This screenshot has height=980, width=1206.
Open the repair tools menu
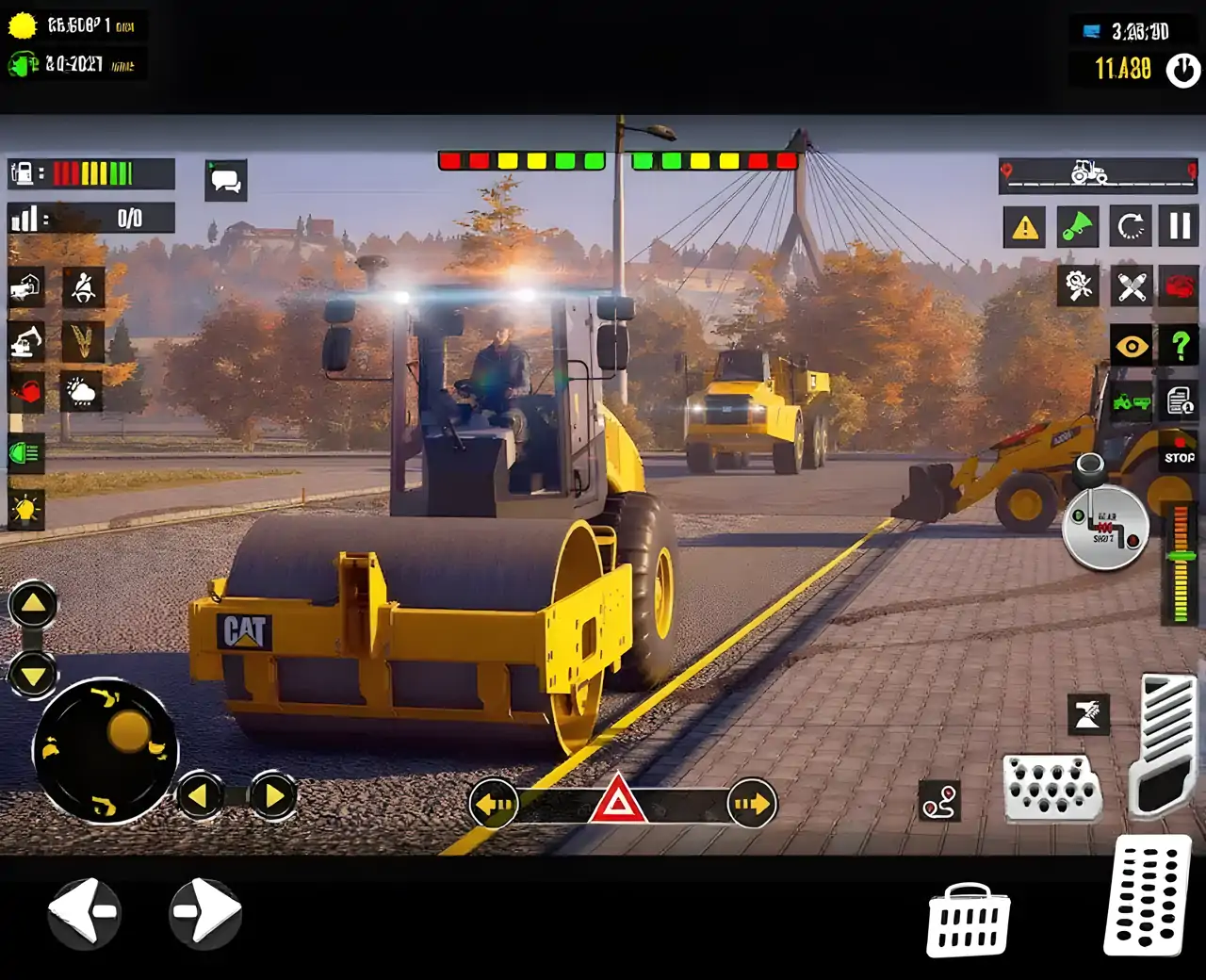pos(1077,287)
